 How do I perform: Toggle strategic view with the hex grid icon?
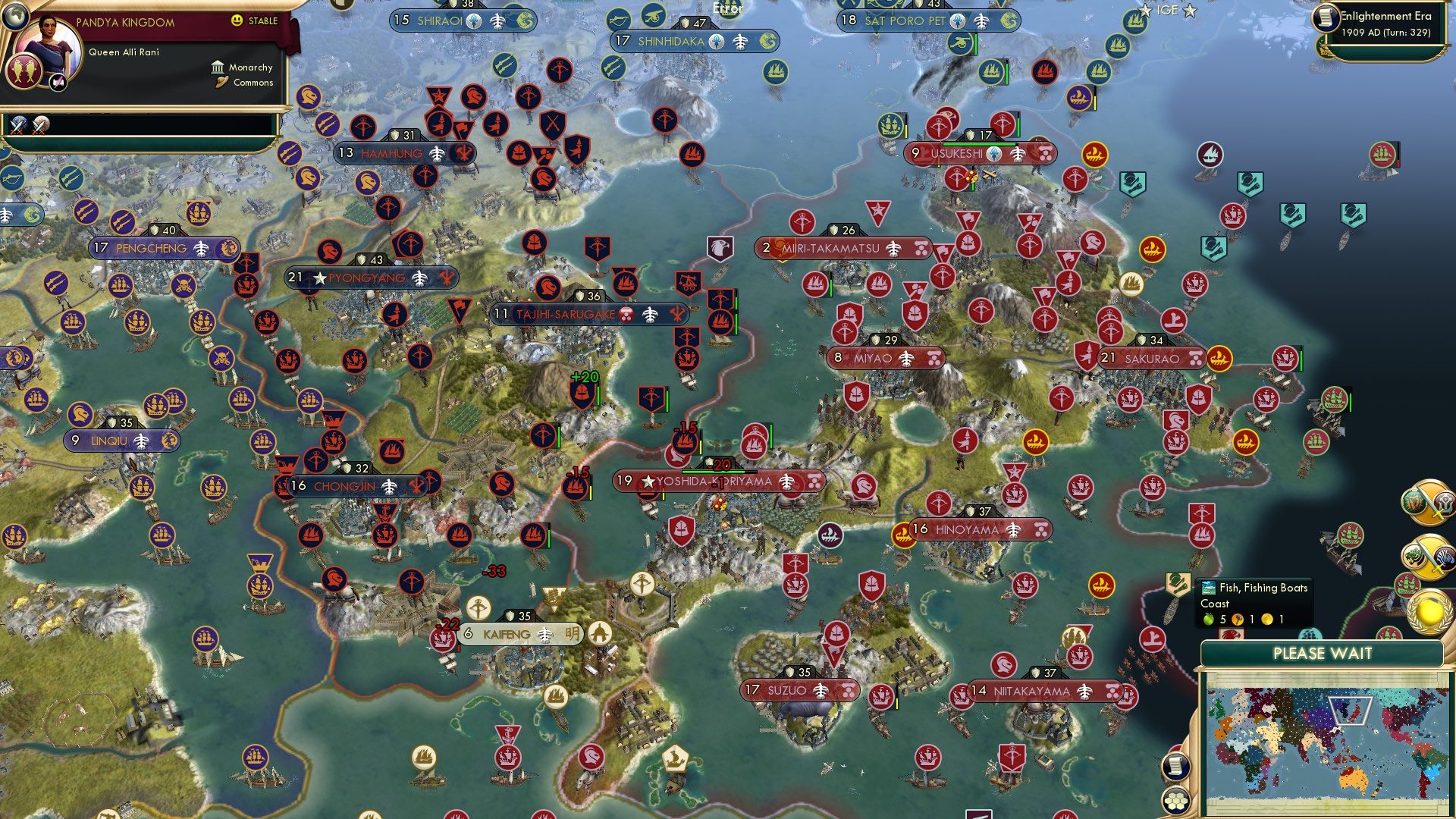pyautogui.click(x=1175, y=801)
